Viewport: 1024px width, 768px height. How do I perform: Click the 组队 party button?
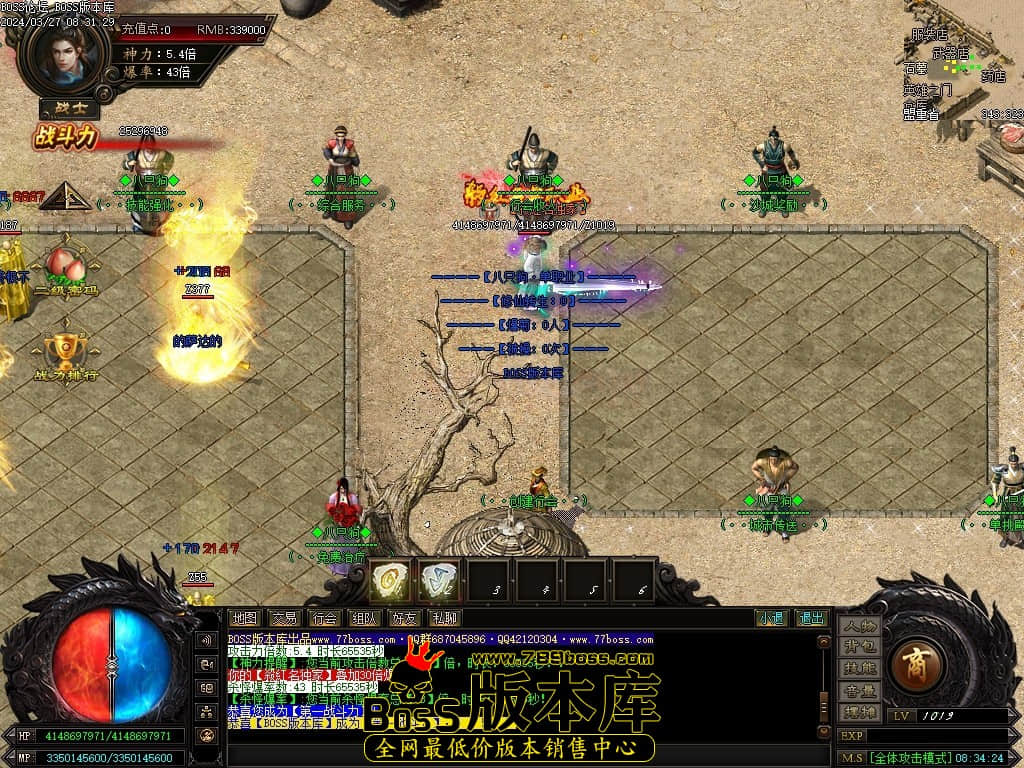pyautogui.click(x=364, y=618)
